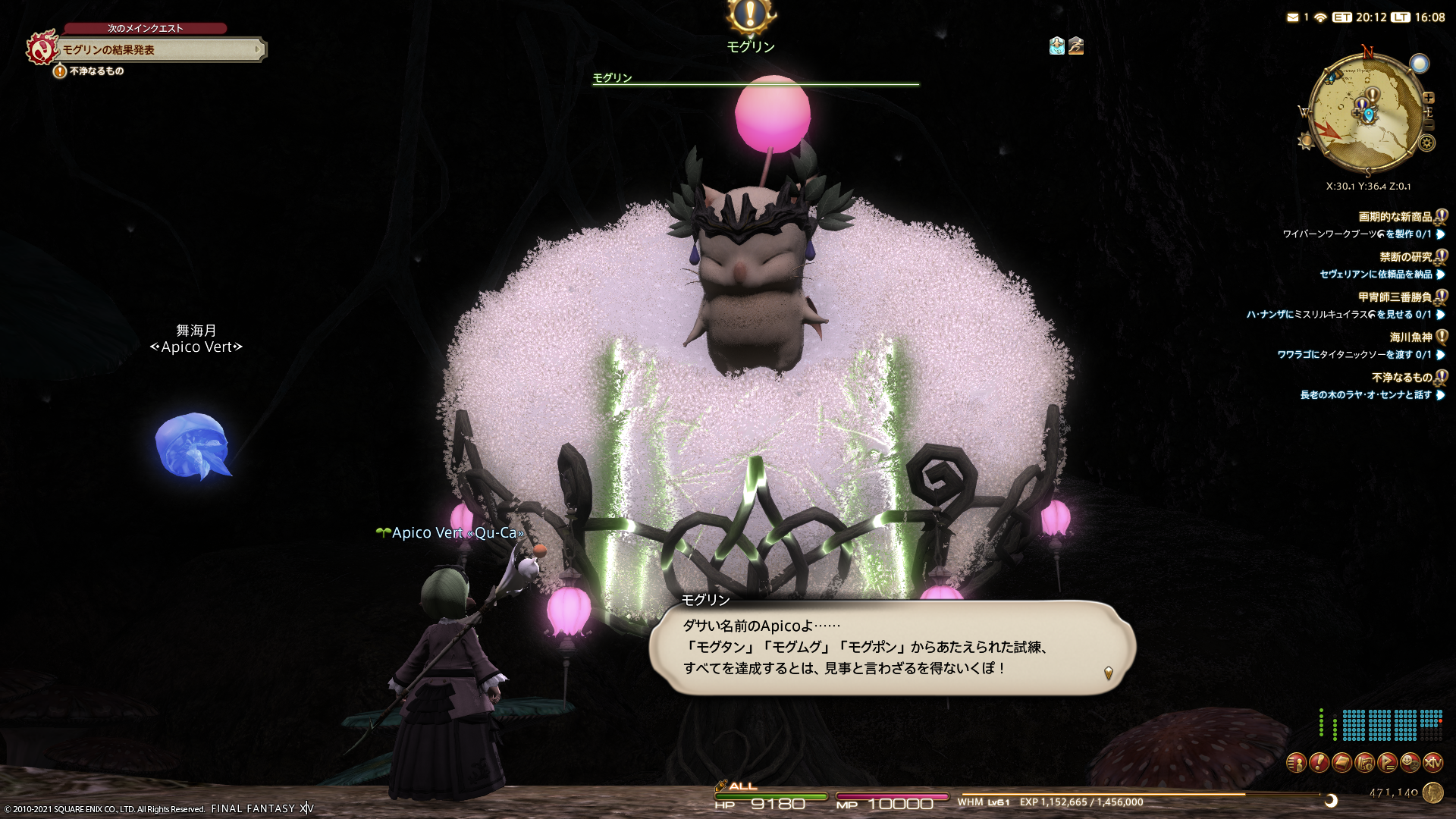
Task: Select the 甲冑師三番勝負 quest in the tracker
Action: (x=1395, y=297)
